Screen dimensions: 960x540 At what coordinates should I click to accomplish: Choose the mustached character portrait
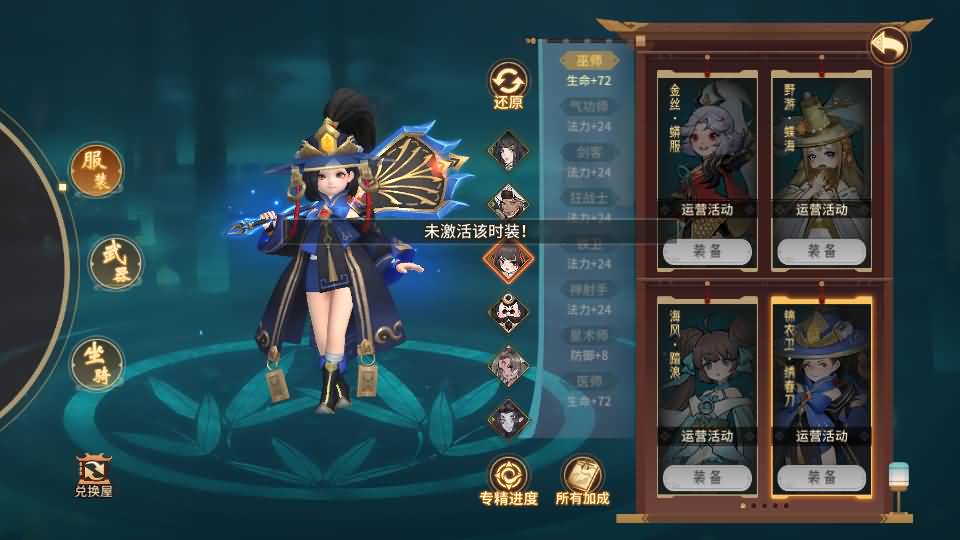507,311
